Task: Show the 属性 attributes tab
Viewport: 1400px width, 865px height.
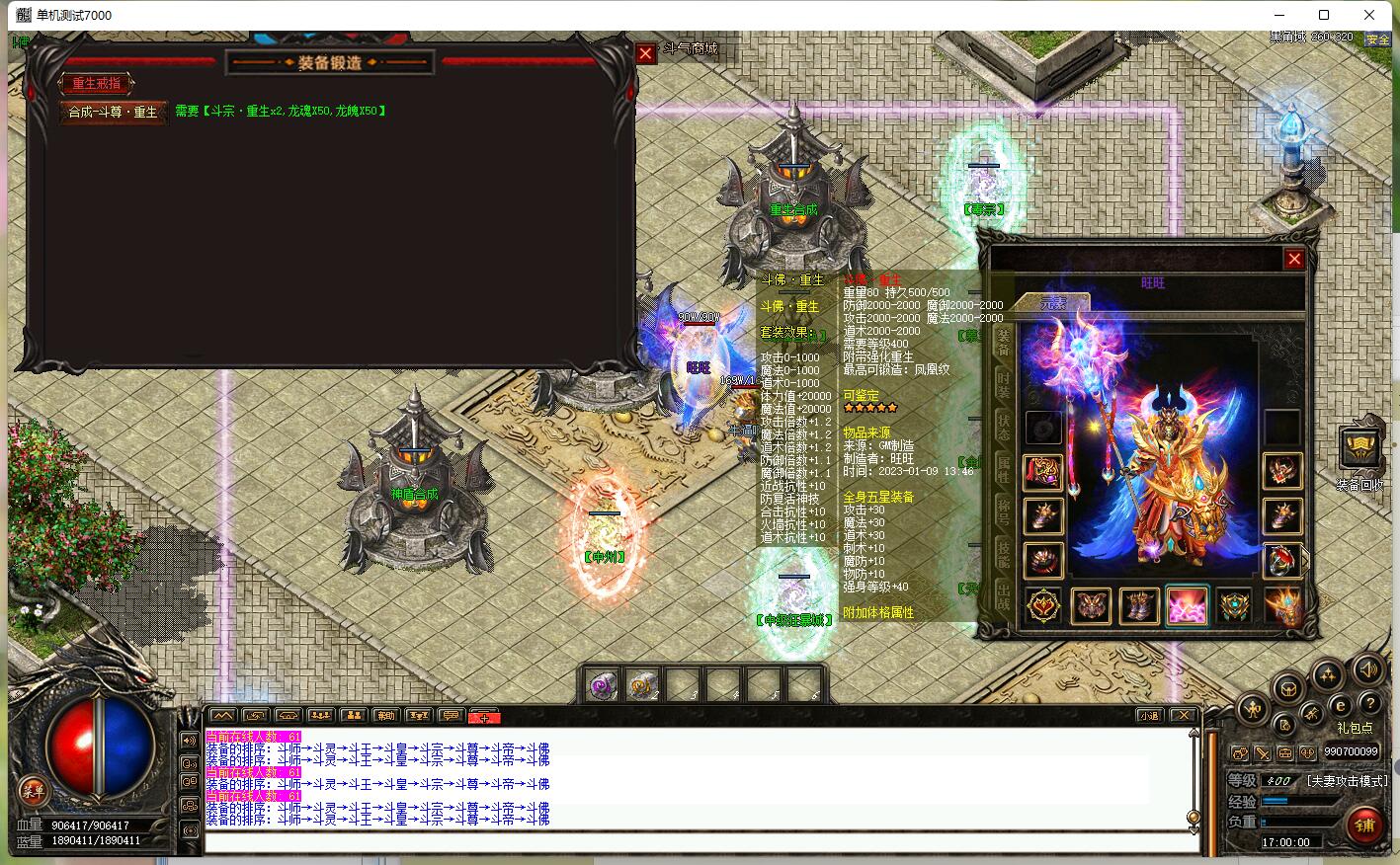Action: (x=1002, y=467)
